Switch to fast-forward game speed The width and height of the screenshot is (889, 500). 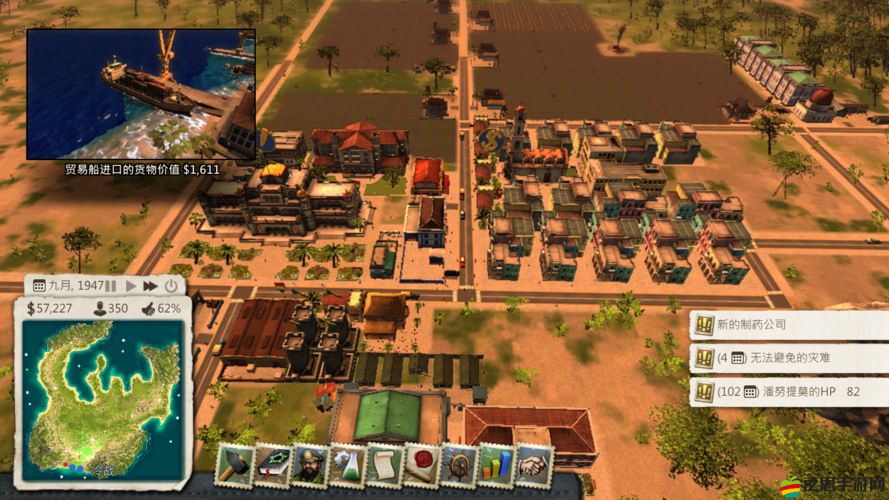[x=150, y=286]
